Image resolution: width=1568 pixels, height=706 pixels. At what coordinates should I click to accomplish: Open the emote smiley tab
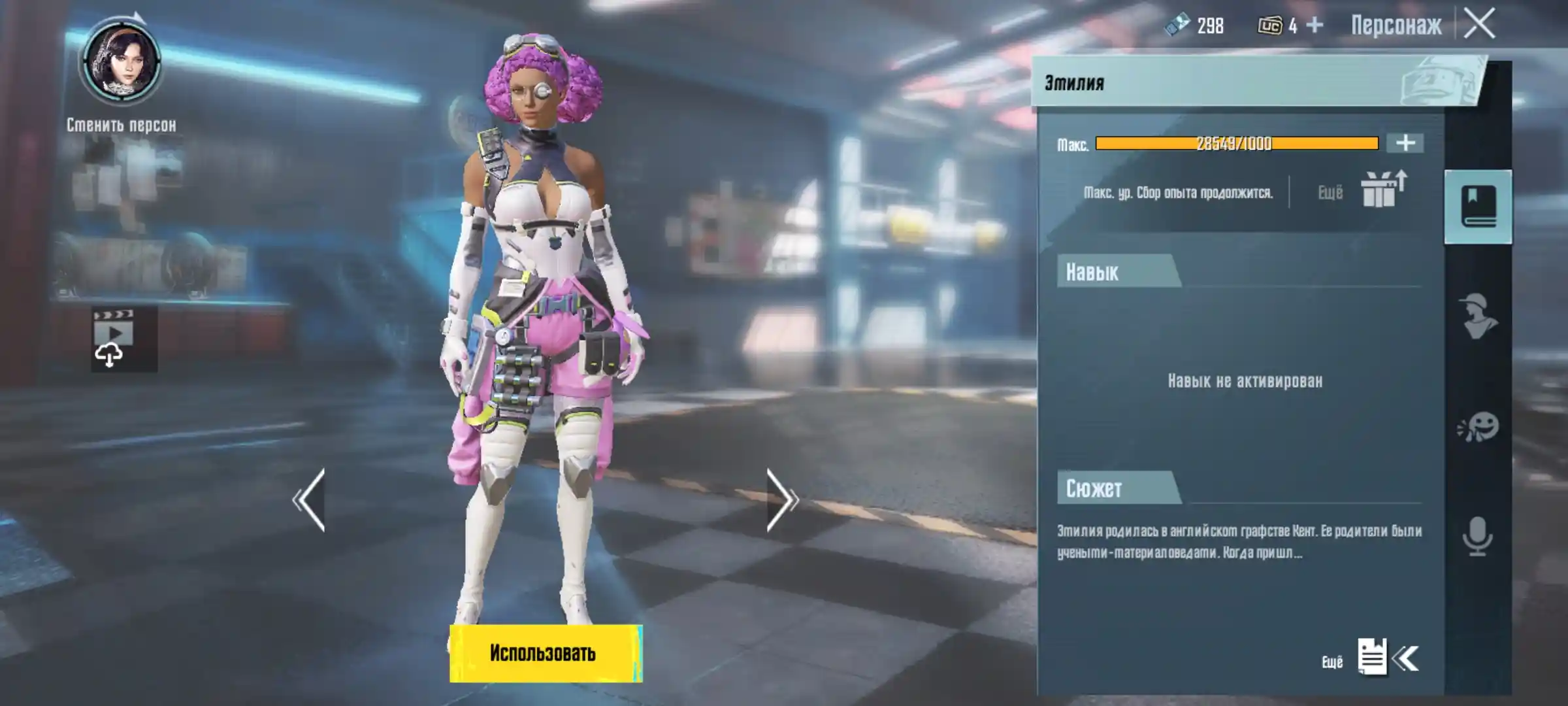coord(1478,428)
